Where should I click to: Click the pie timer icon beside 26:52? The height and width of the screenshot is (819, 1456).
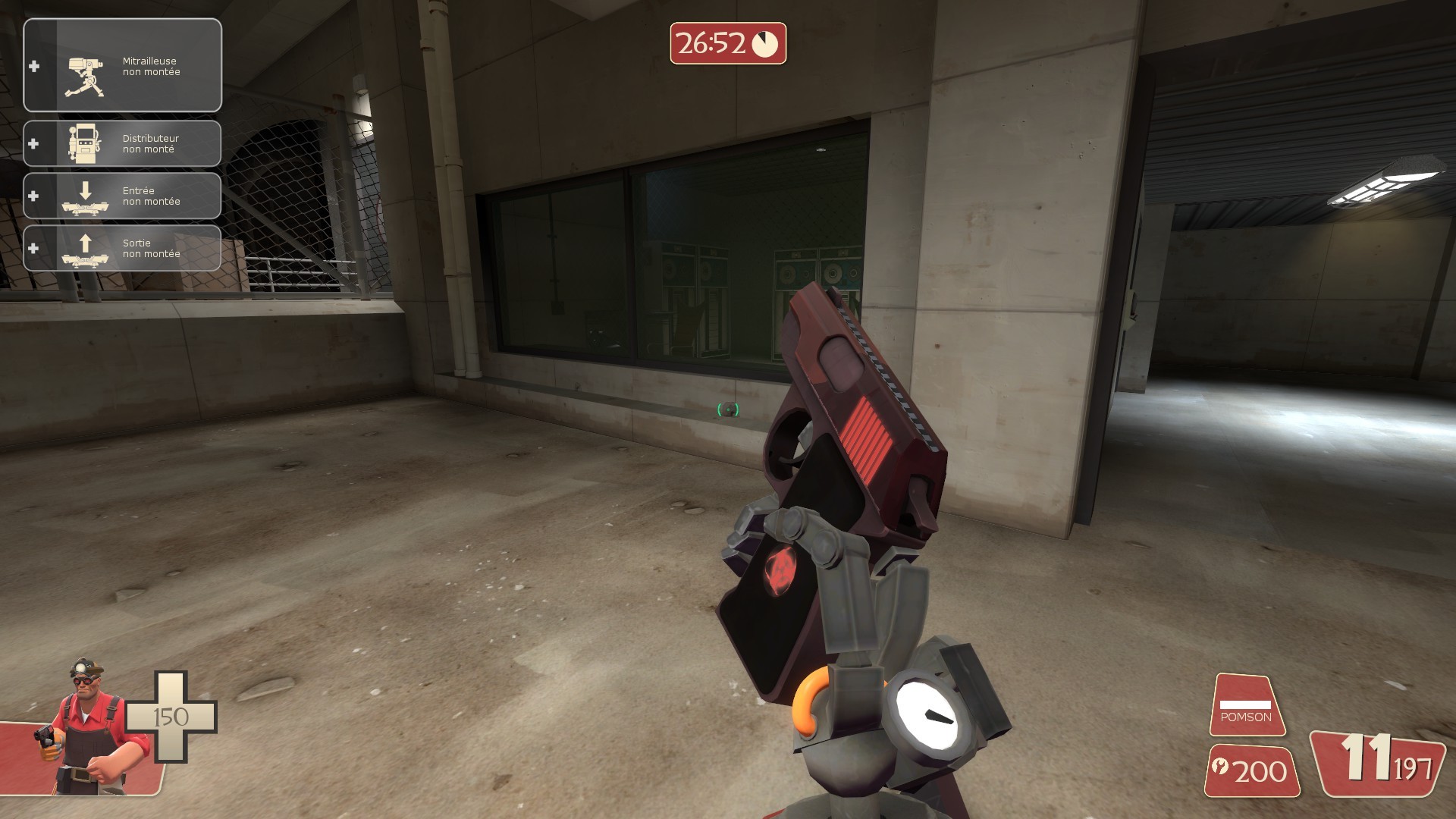point(766,45)
